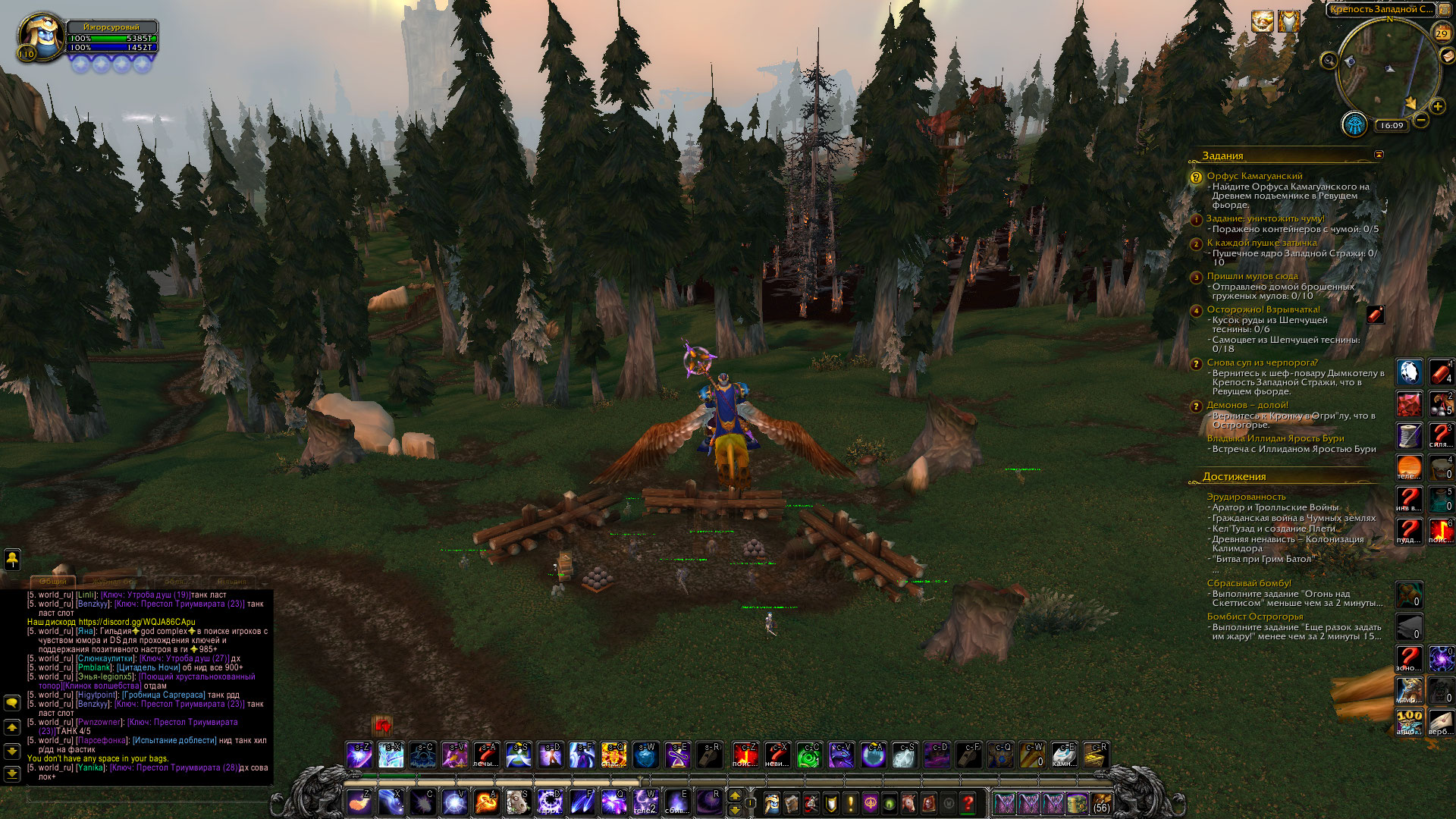The height and width of the screenshot is (819, 1456).
Task: Jump chat to the newest message
Action: coord(12,773)
